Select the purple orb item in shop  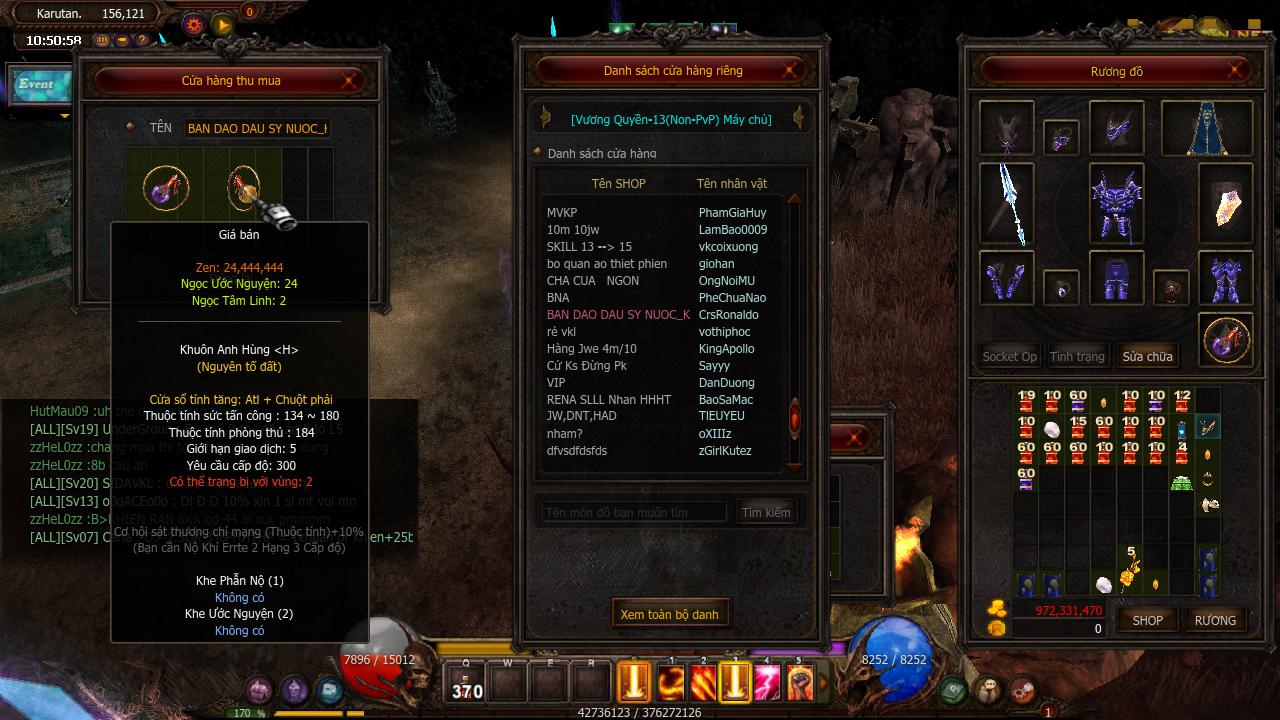click(165, 186)
